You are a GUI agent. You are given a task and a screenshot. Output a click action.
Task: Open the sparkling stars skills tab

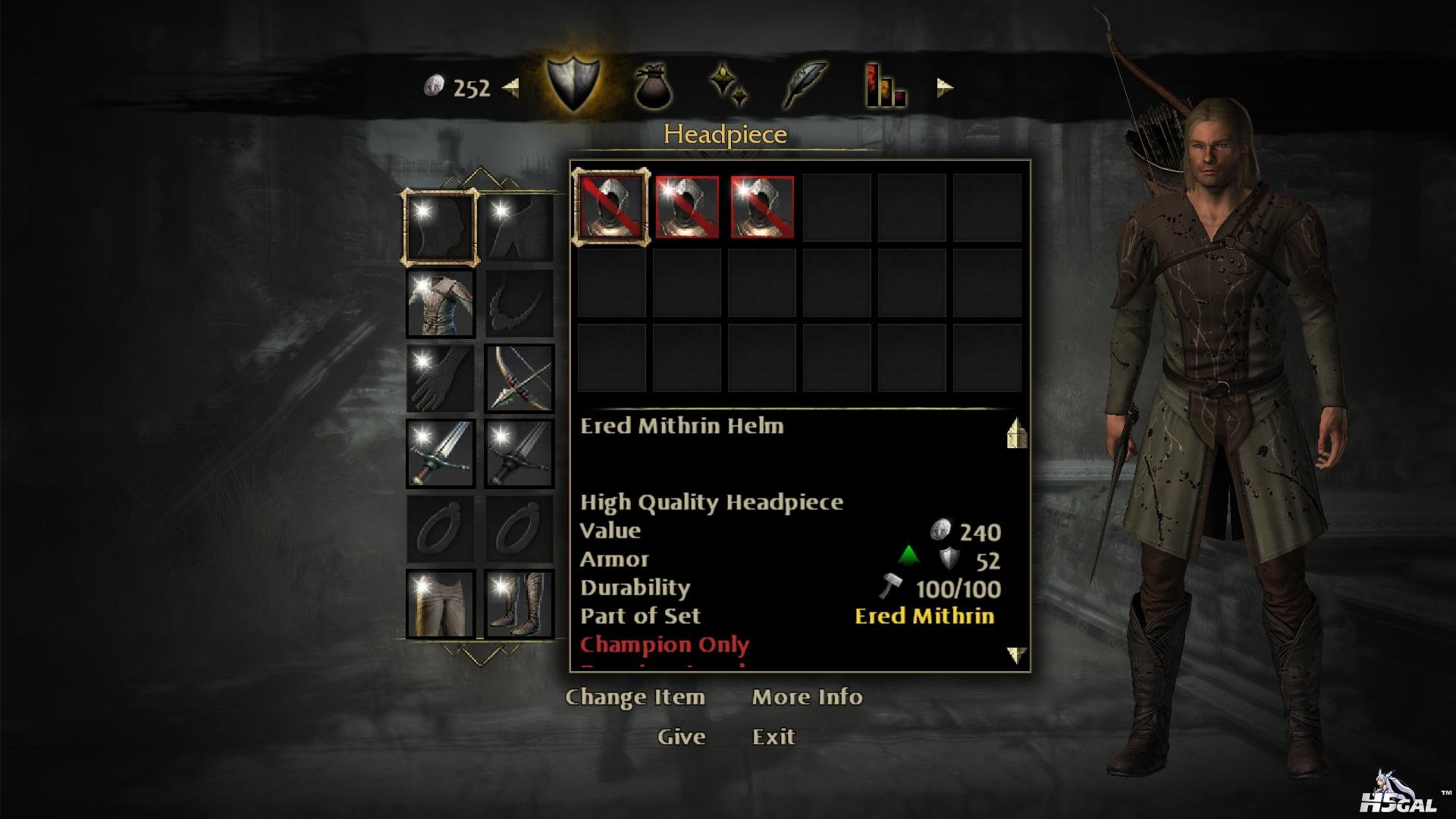click(729, 85)
